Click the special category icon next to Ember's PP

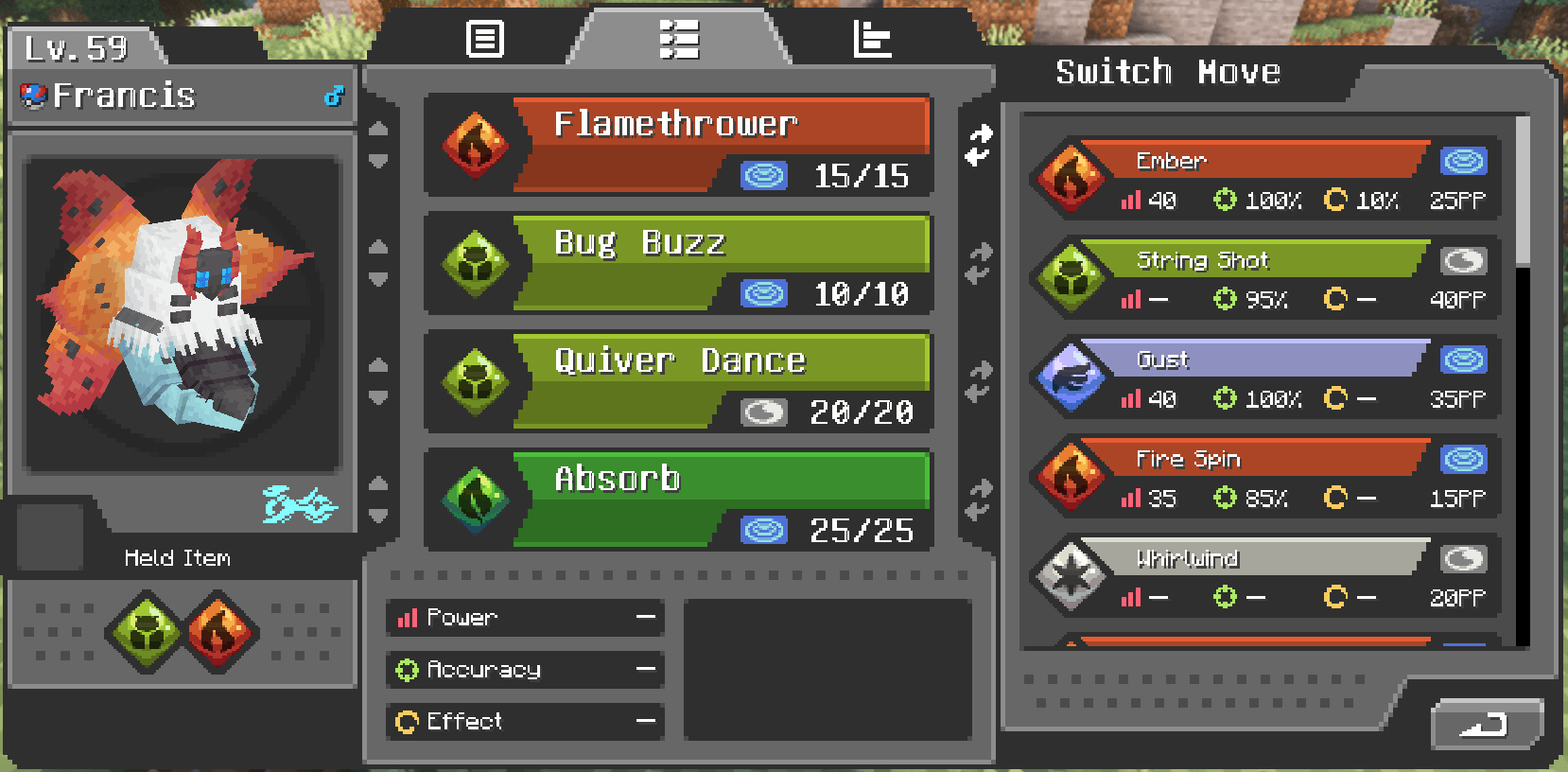tap(1462, 161)
